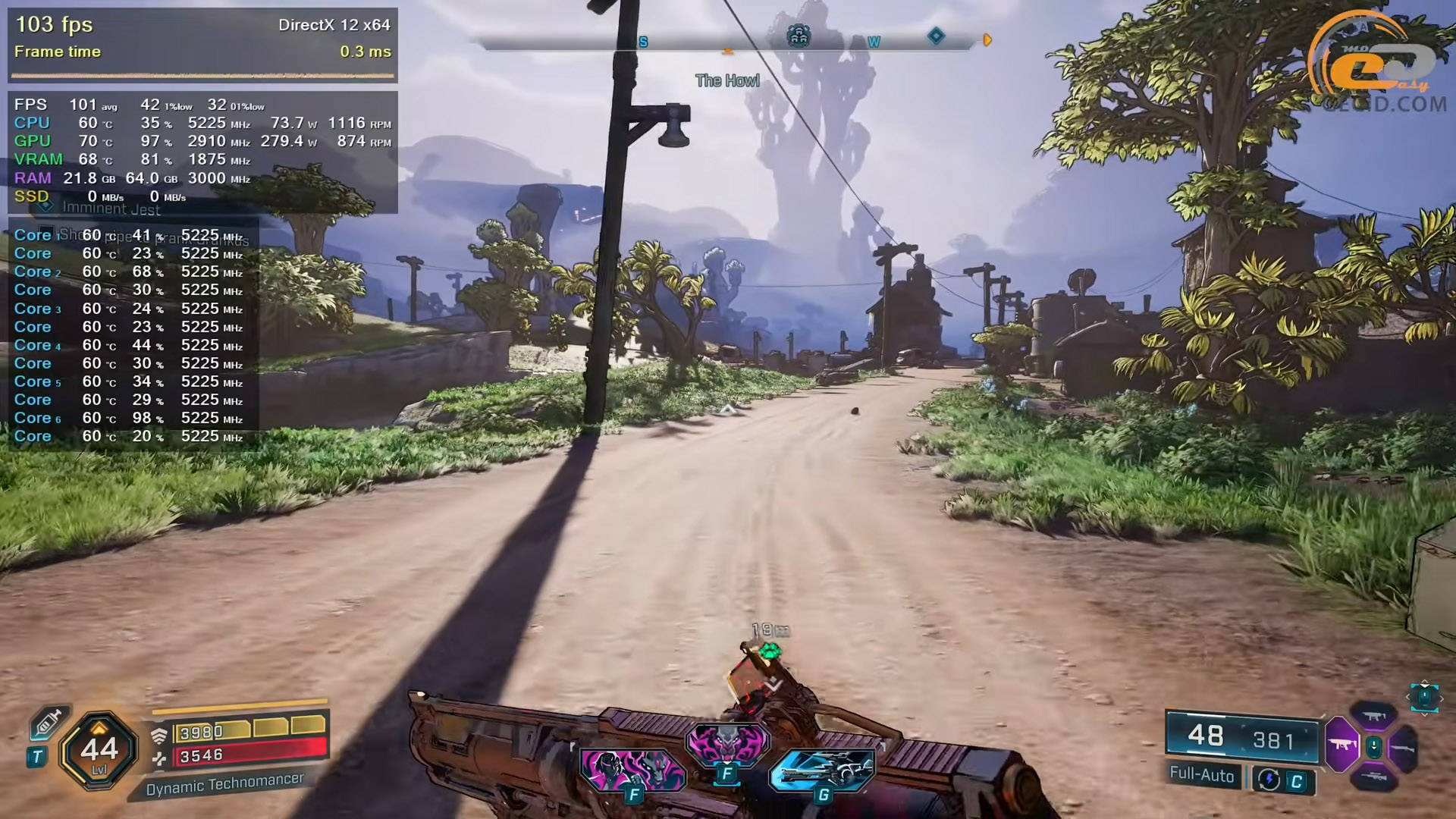Select the highlighted SMG weapon slot

click(1342, 744)
